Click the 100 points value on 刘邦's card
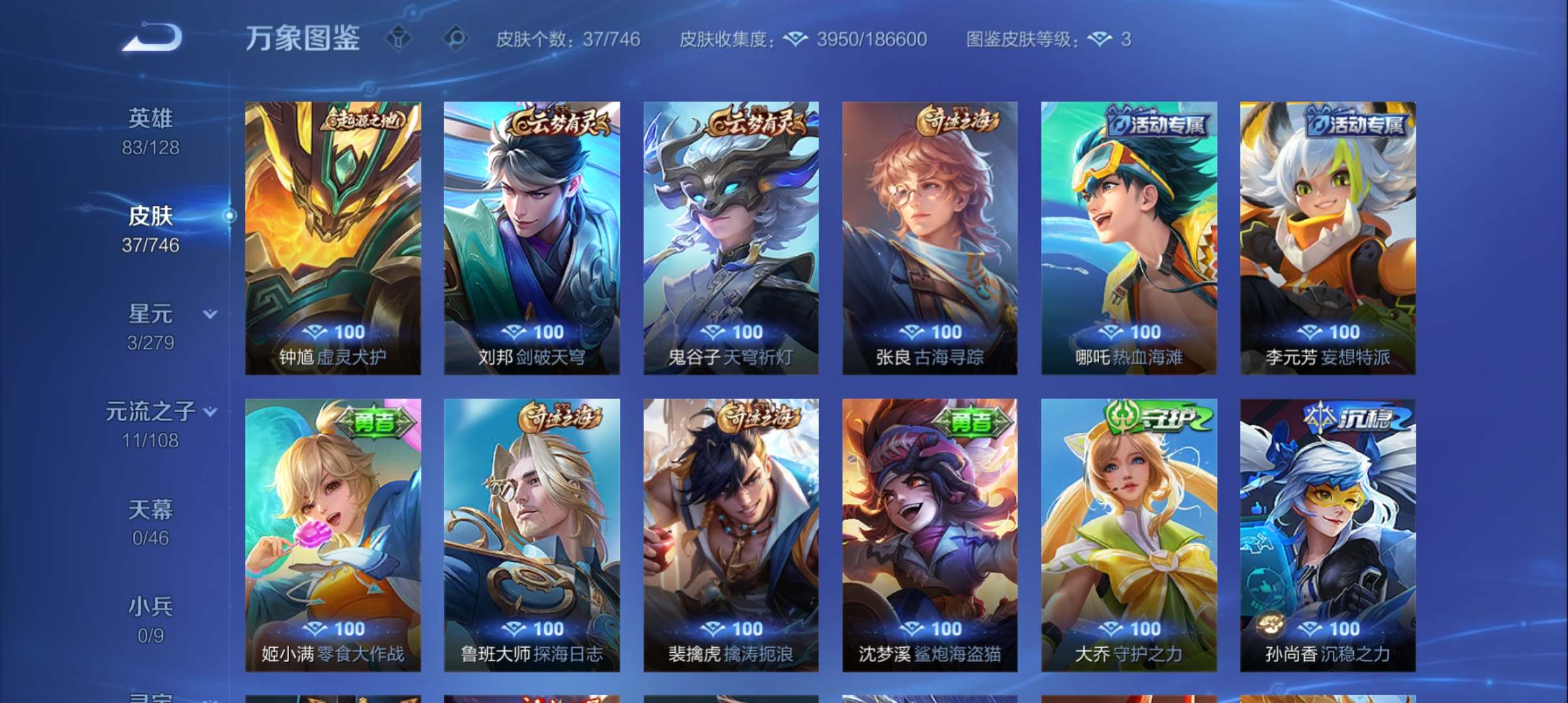Viewport: 1568px width, 703px height. 550,331
